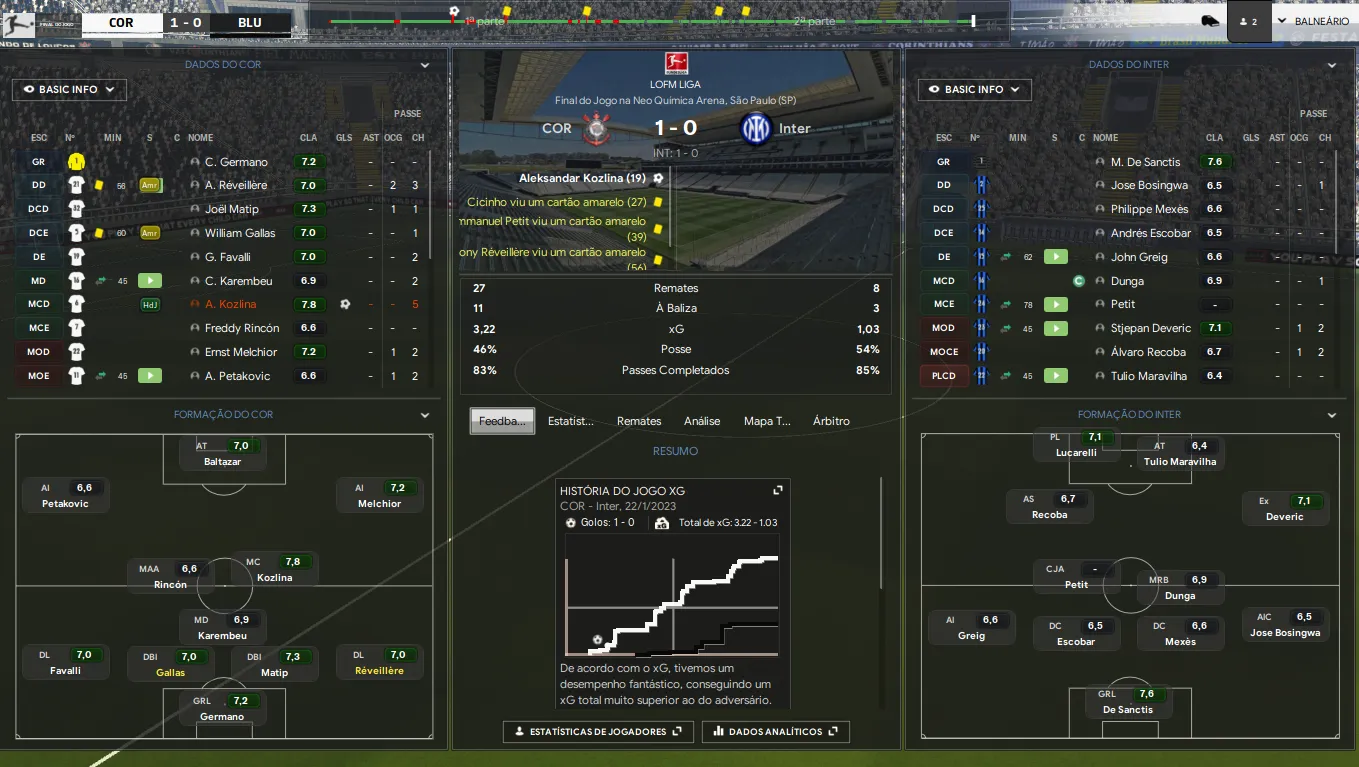Open the Balneário dropdown at top right
The image size is (1359, 767).
1312,21
